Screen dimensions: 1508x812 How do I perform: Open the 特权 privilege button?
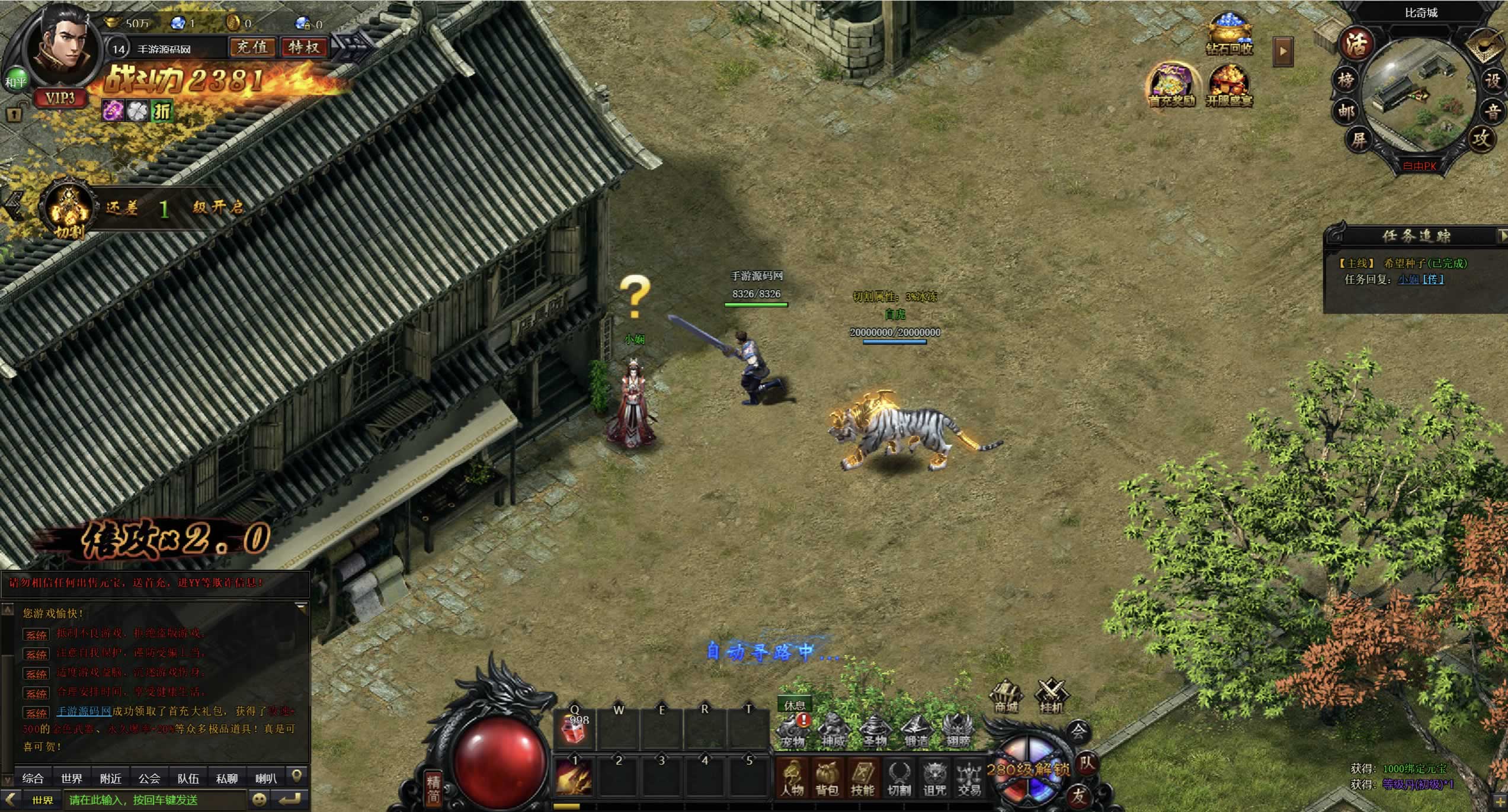click(x=304, y=47)
